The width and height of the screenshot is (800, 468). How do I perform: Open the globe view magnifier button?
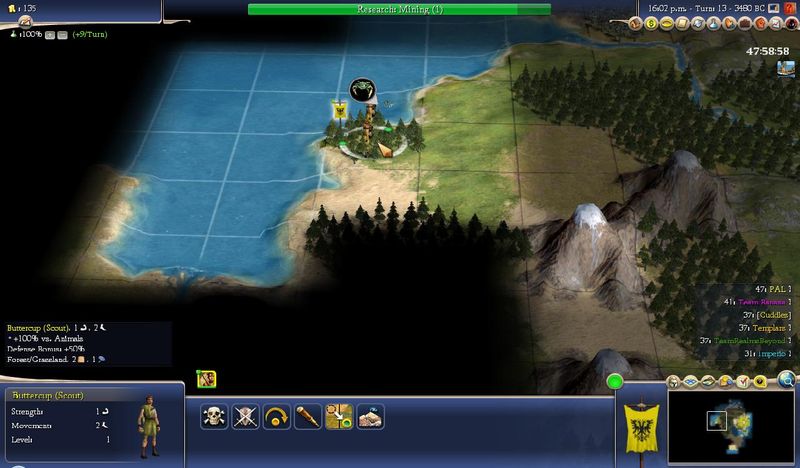point(787,379)
